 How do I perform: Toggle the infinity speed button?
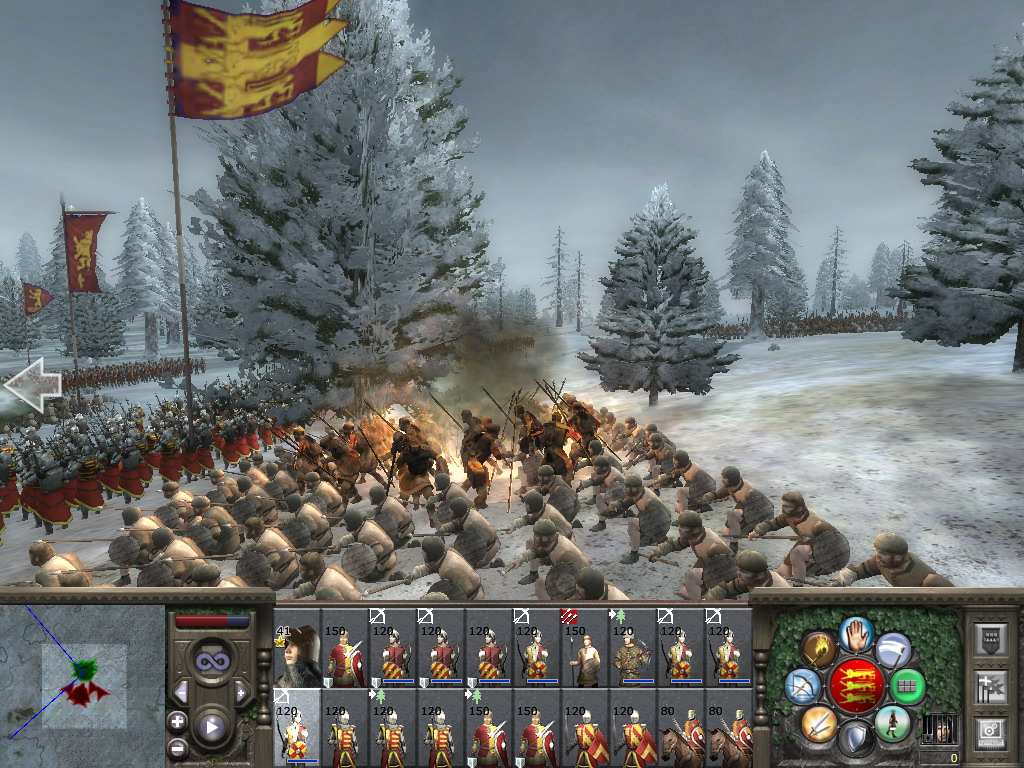click(211, 661)
